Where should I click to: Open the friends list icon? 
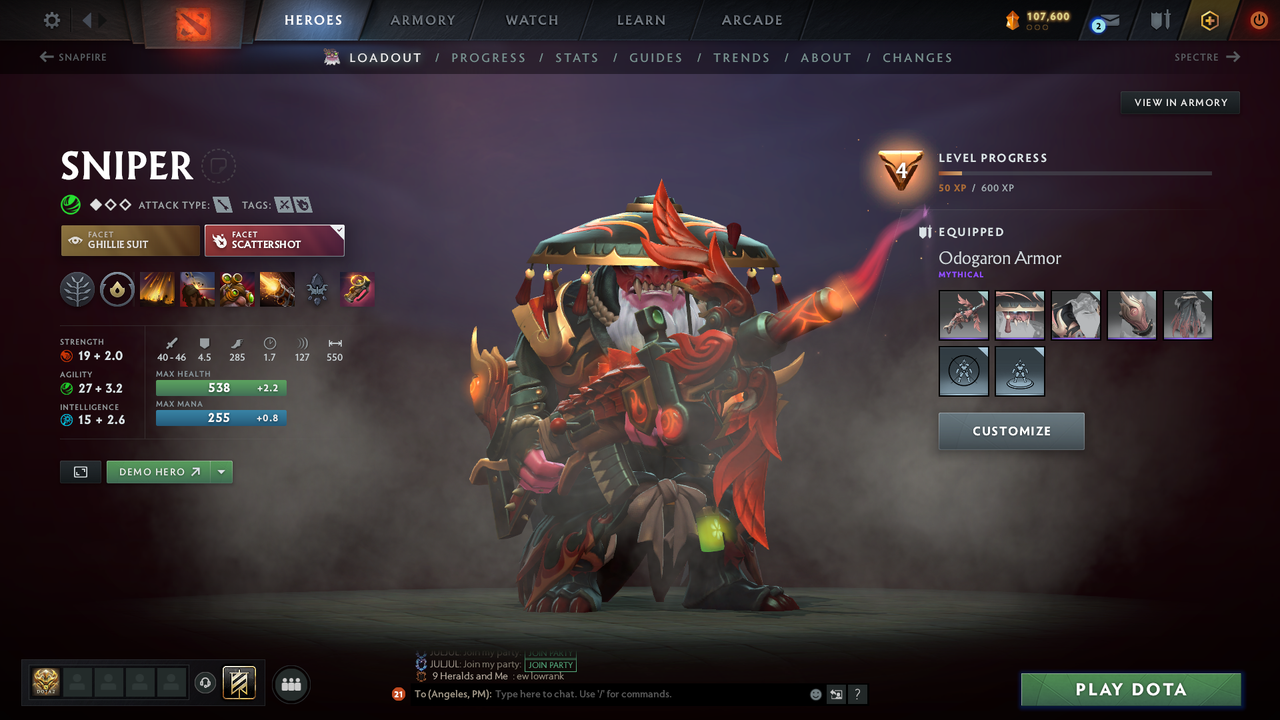[290, 684]
